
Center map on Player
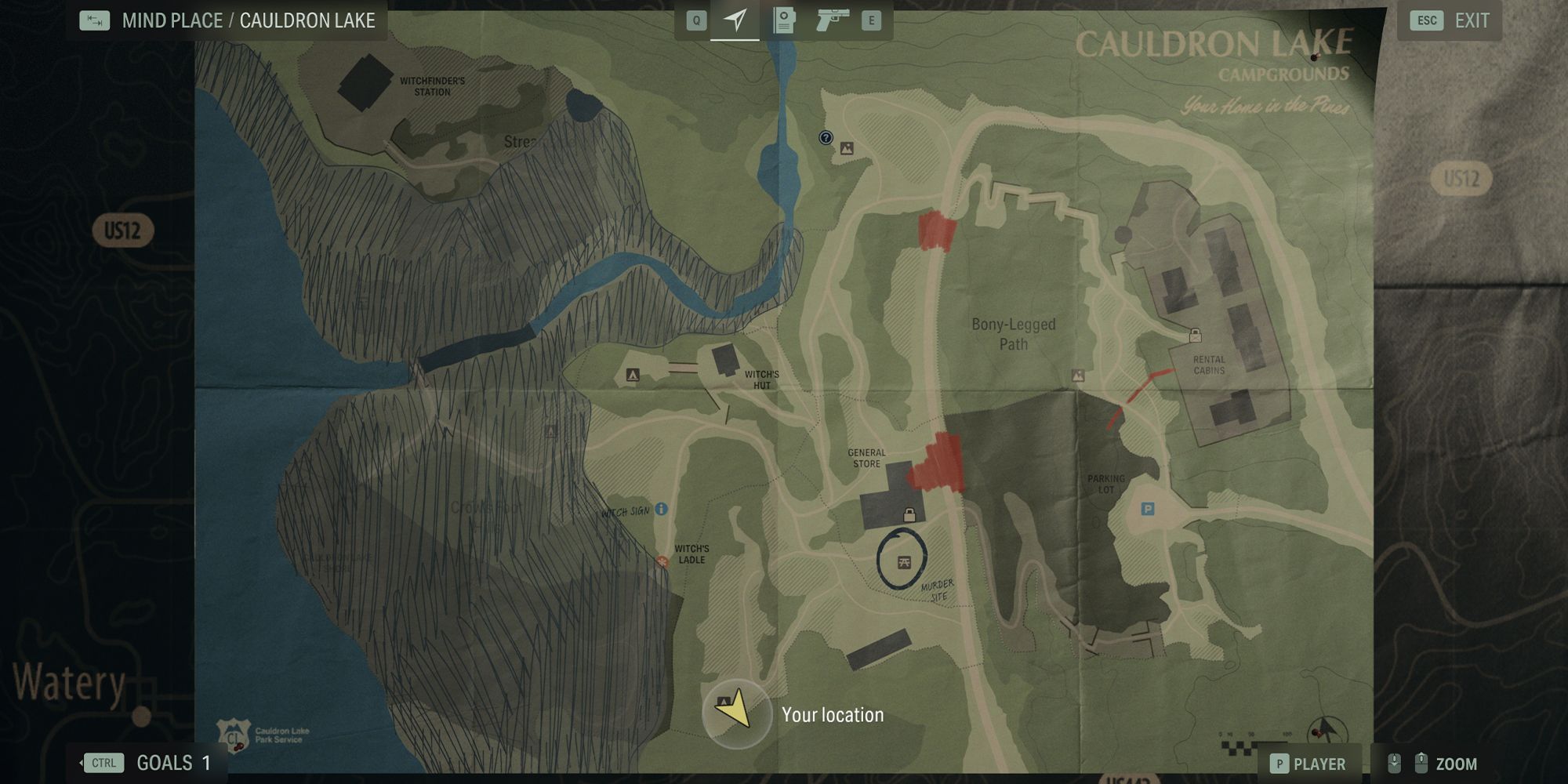(x=1307, y=764)
